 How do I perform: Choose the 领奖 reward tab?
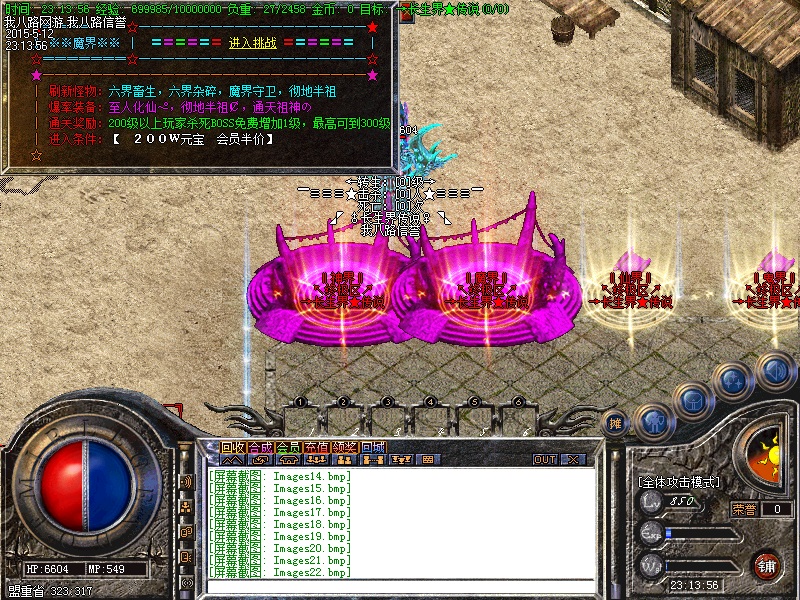[x=344, y=447]
